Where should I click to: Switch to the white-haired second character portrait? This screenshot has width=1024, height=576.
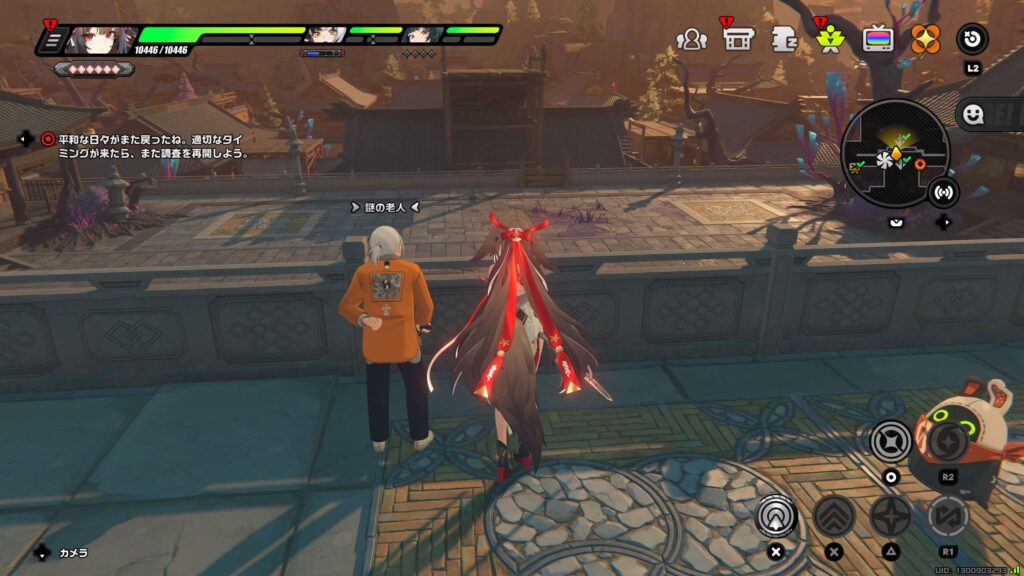pyautogui.click(x=325, y=36)
